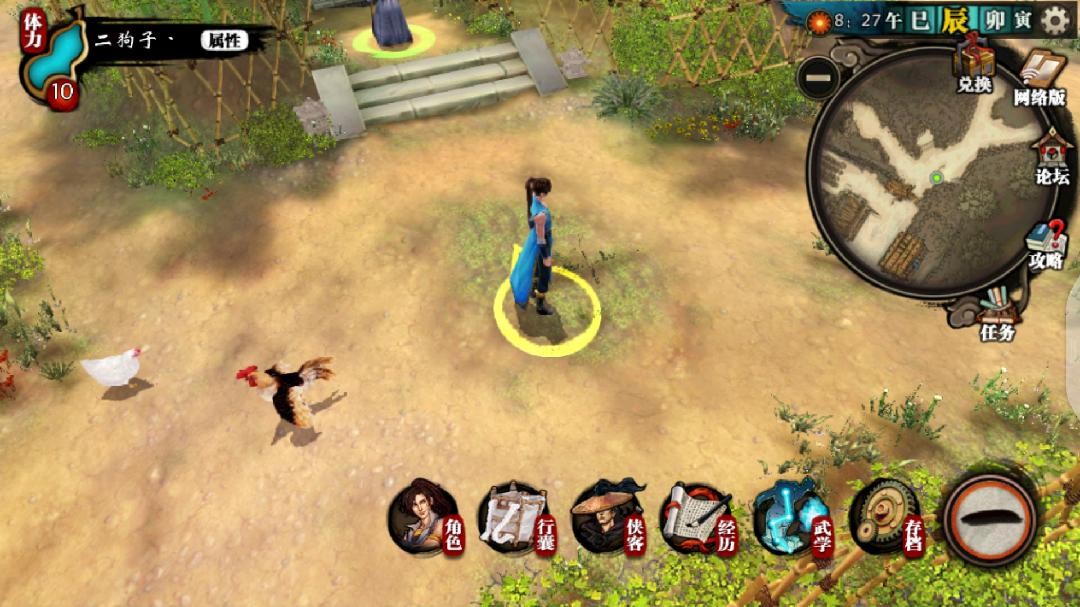Viewport: 1080px width, 607px height.
Task: Collapse the minimap with the minus button
Action: click(x=819, y=78)
